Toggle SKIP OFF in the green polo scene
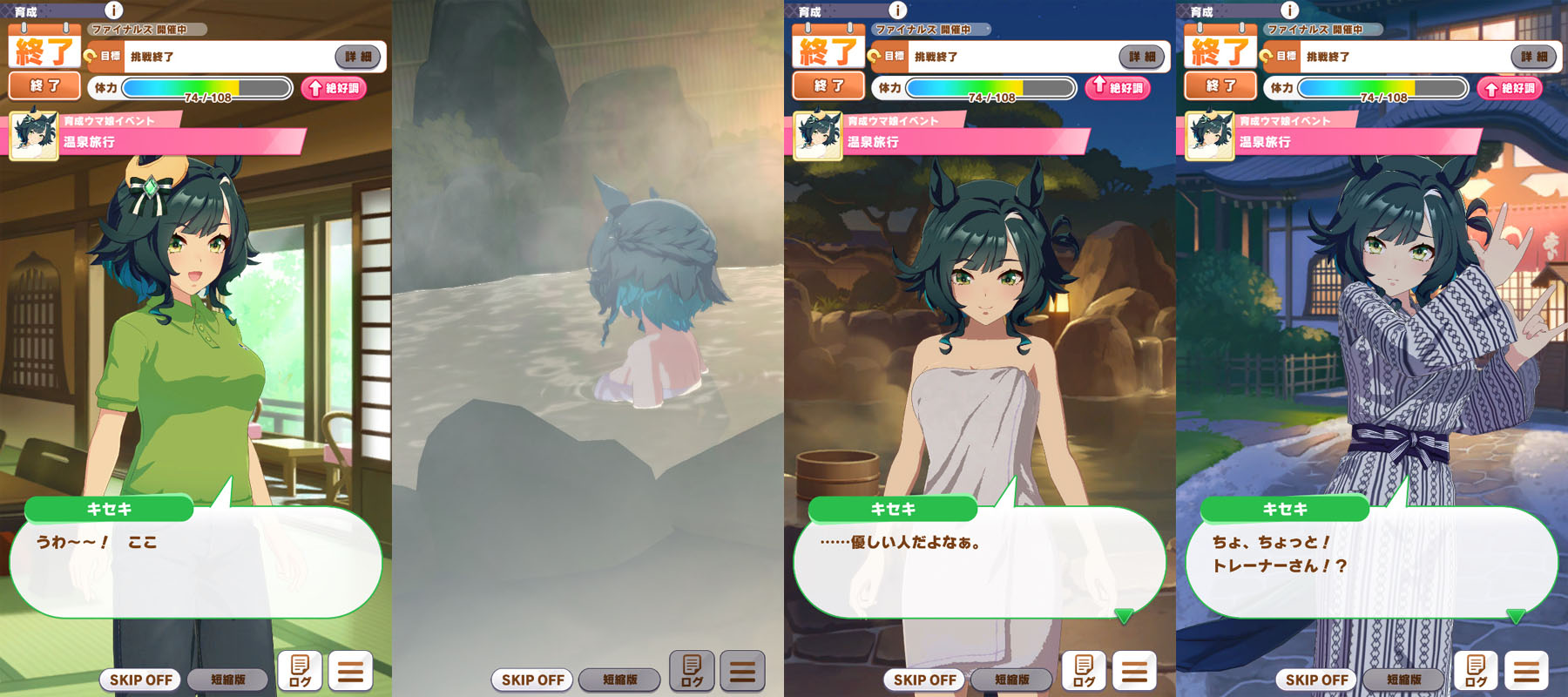 tap(141, 680)
